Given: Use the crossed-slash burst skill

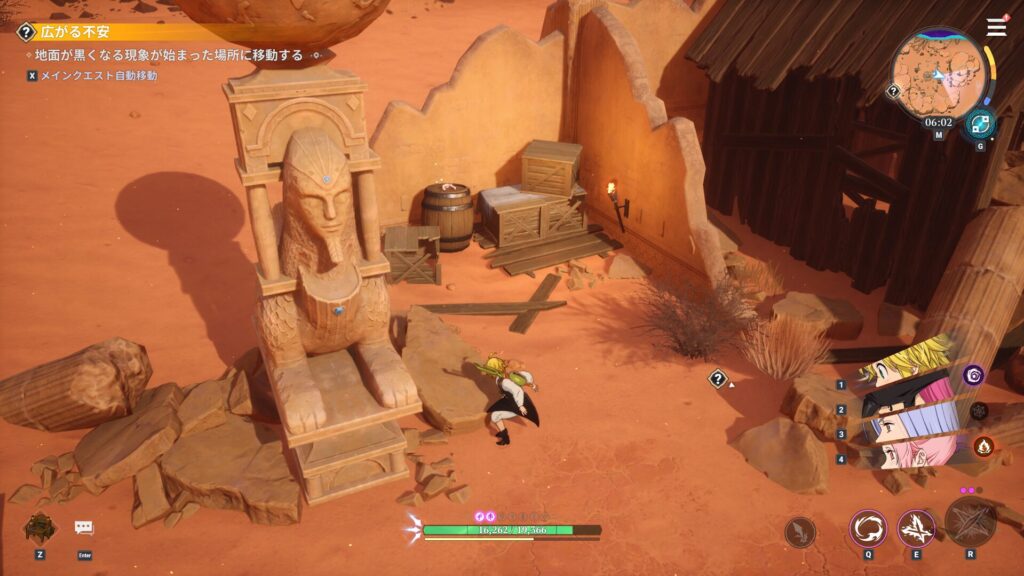Looking at the screenshot, I should [916, 528].
